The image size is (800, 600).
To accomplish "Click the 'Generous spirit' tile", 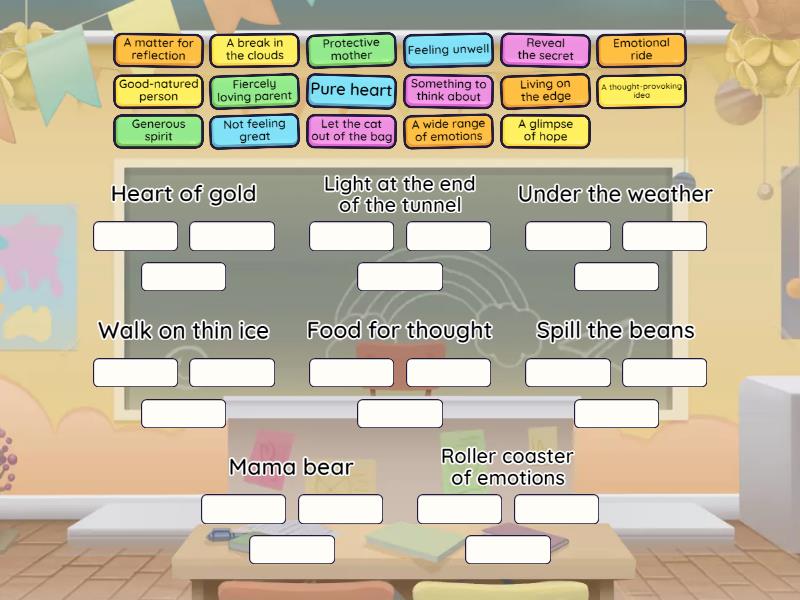I will click(159, 131).
